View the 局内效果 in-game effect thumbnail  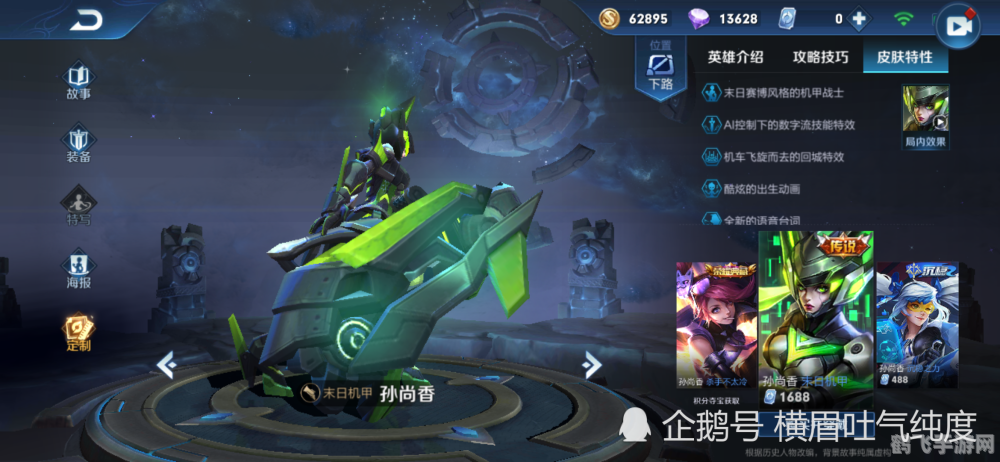[925, 116]
